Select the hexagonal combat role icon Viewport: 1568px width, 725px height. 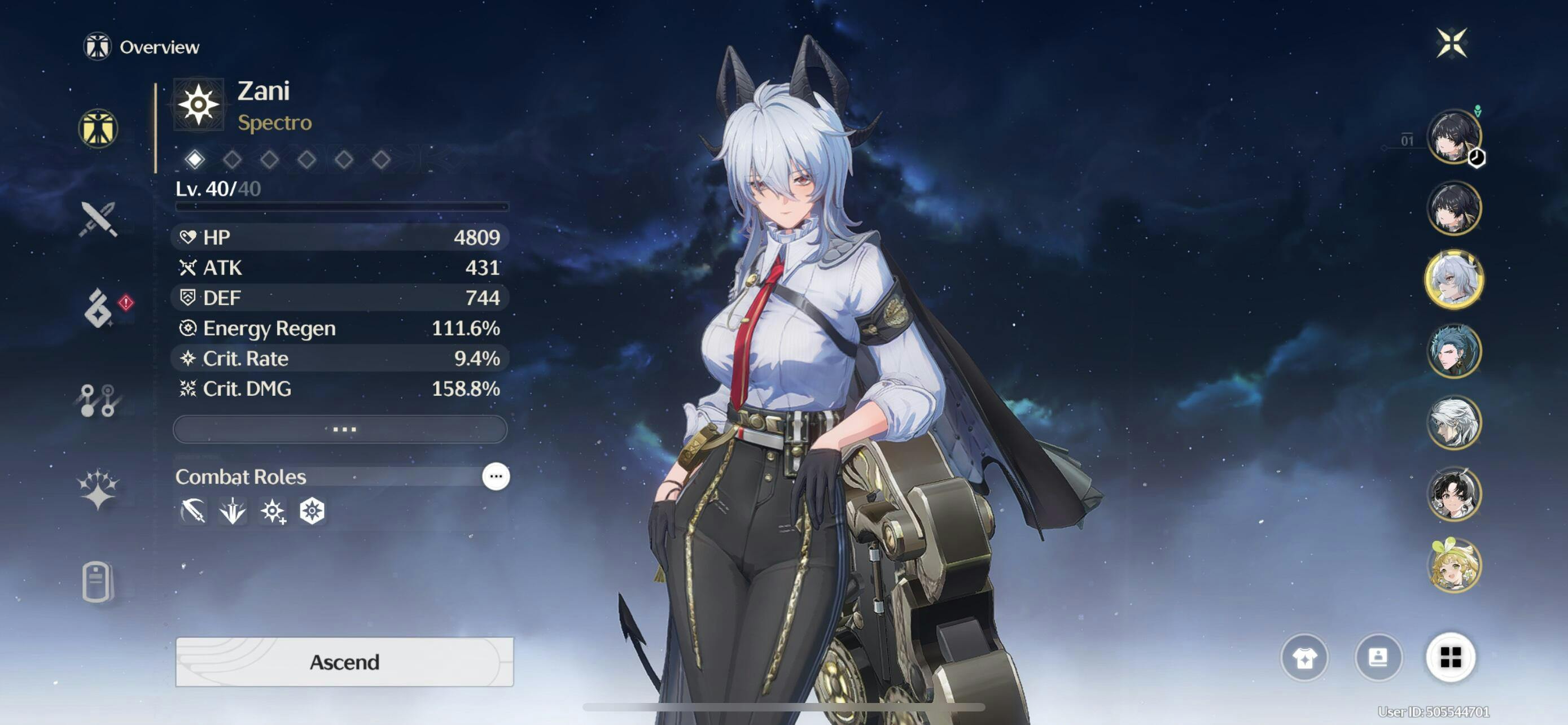pyautogui.click(x=312, y=511)
